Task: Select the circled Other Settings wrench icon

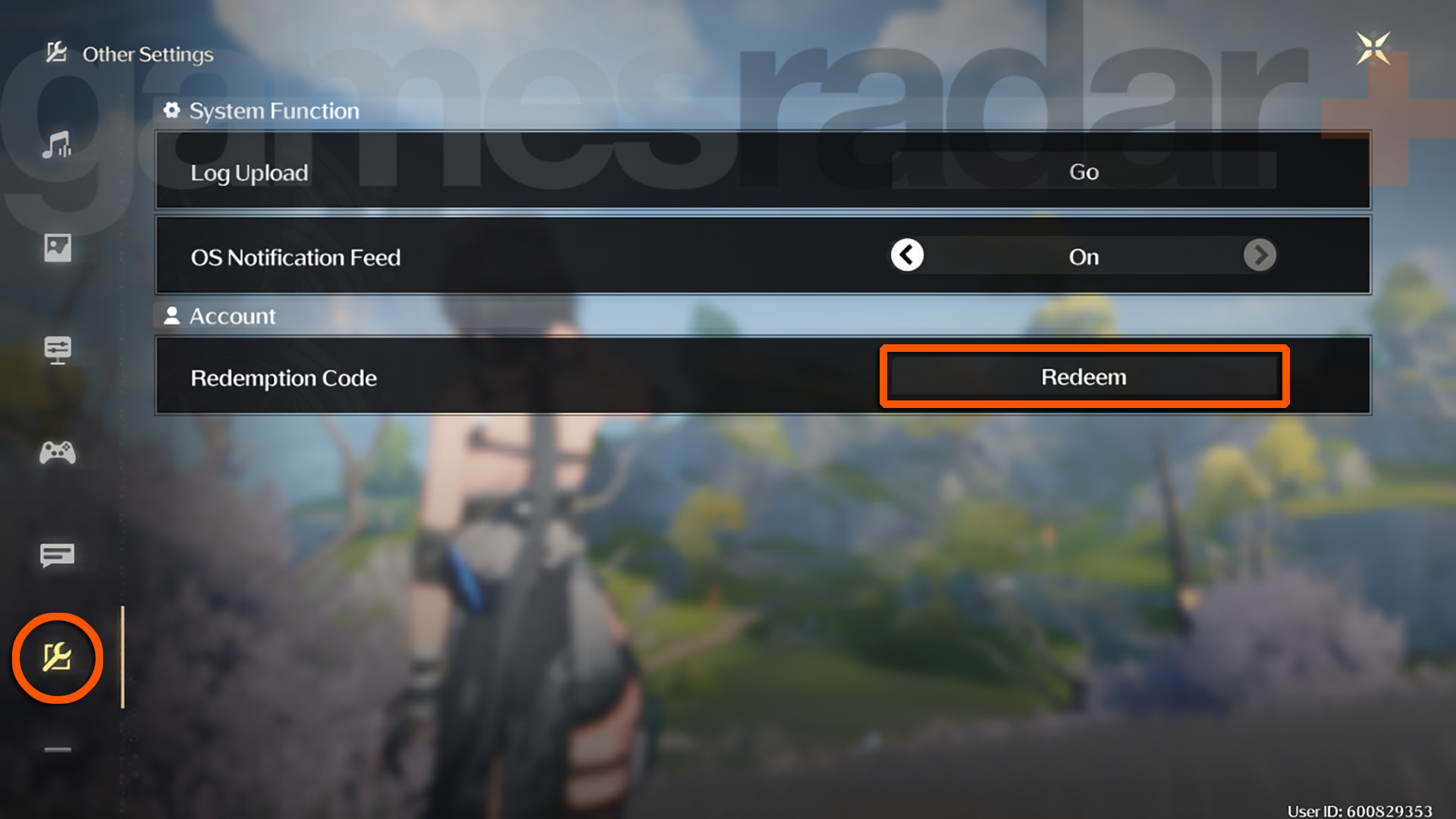Action: pos(58,658)
